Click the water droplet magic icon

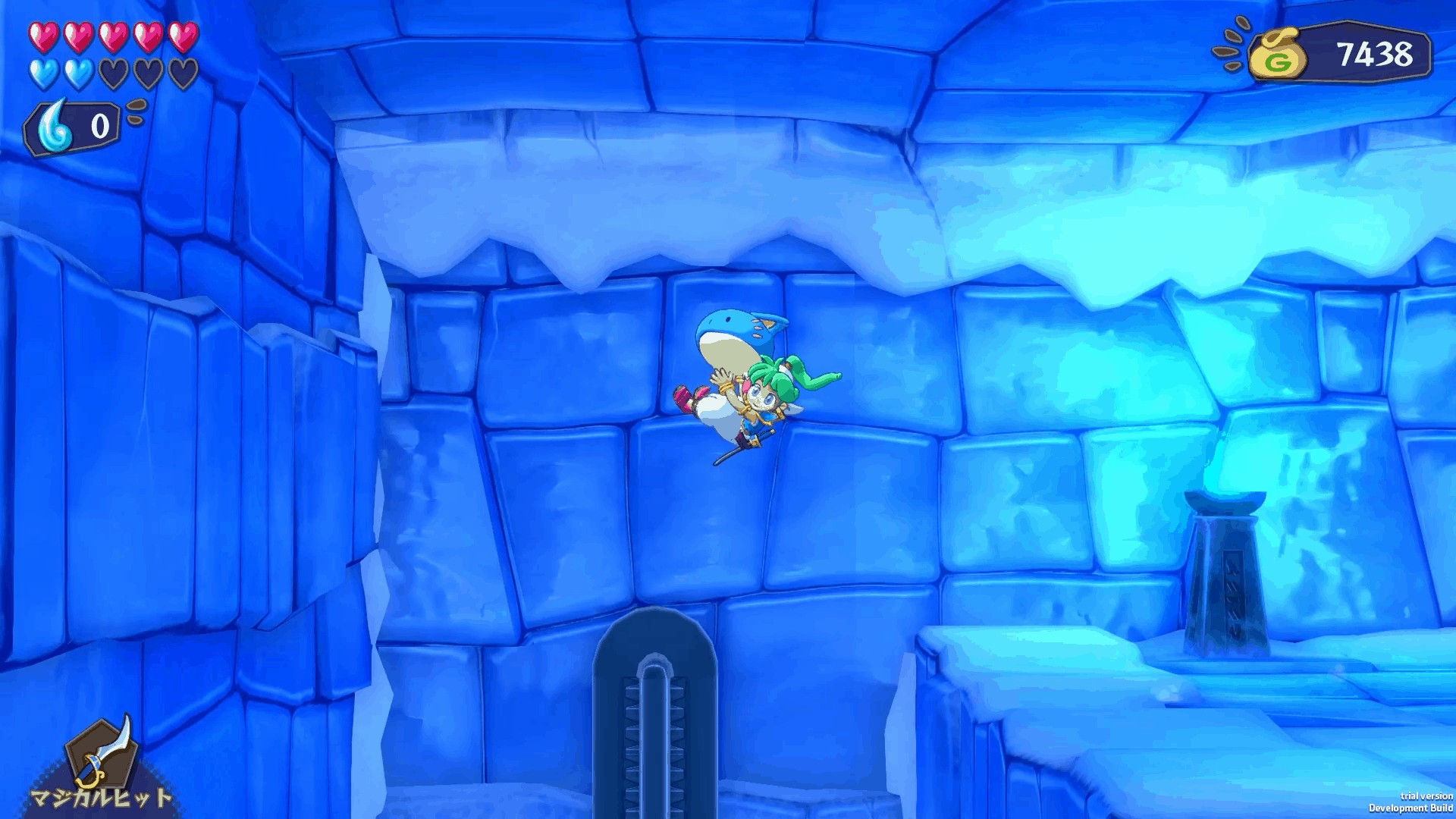pos(52,122)
